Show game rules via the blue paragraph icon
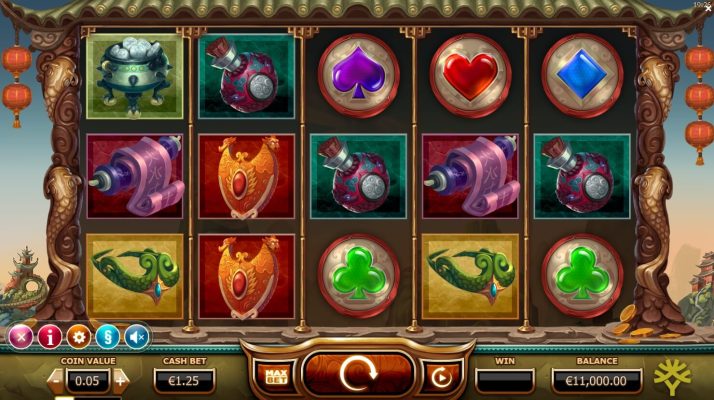 (107, 337)
